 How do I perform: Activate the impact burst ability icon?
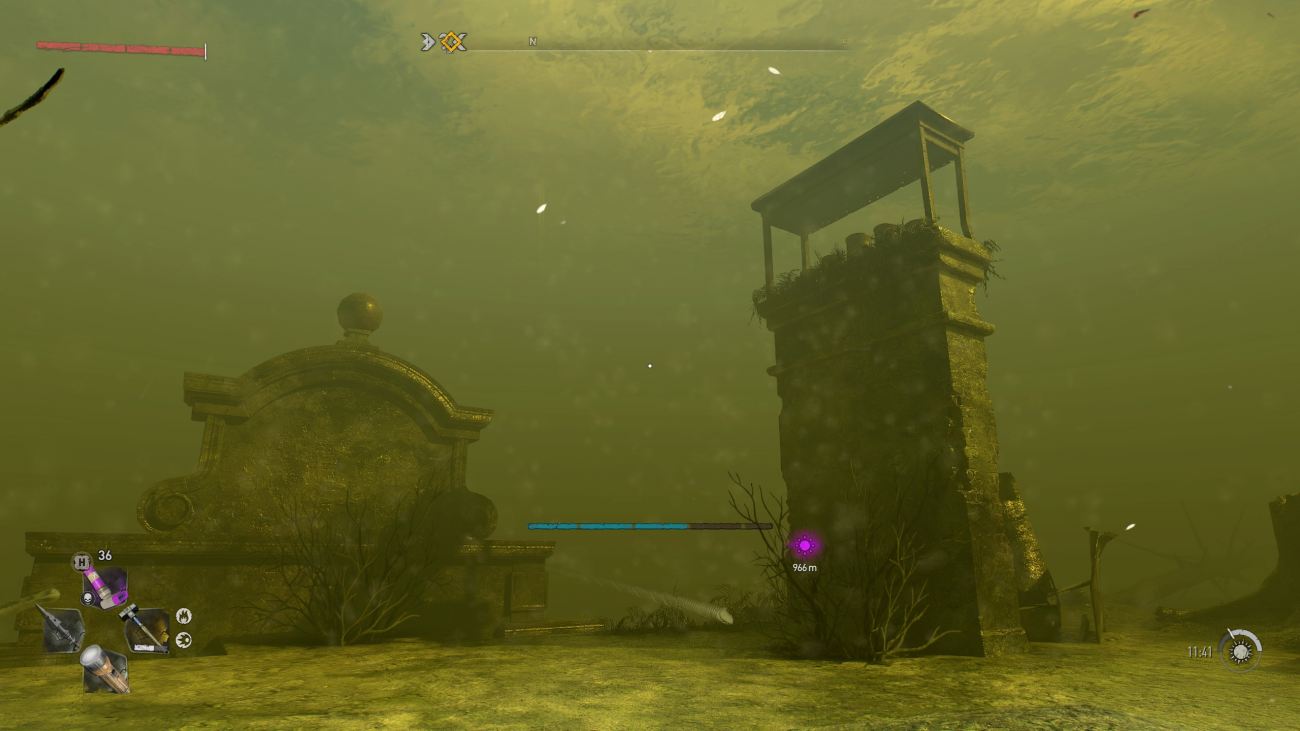pyautogui.click(x=183, y=640)
